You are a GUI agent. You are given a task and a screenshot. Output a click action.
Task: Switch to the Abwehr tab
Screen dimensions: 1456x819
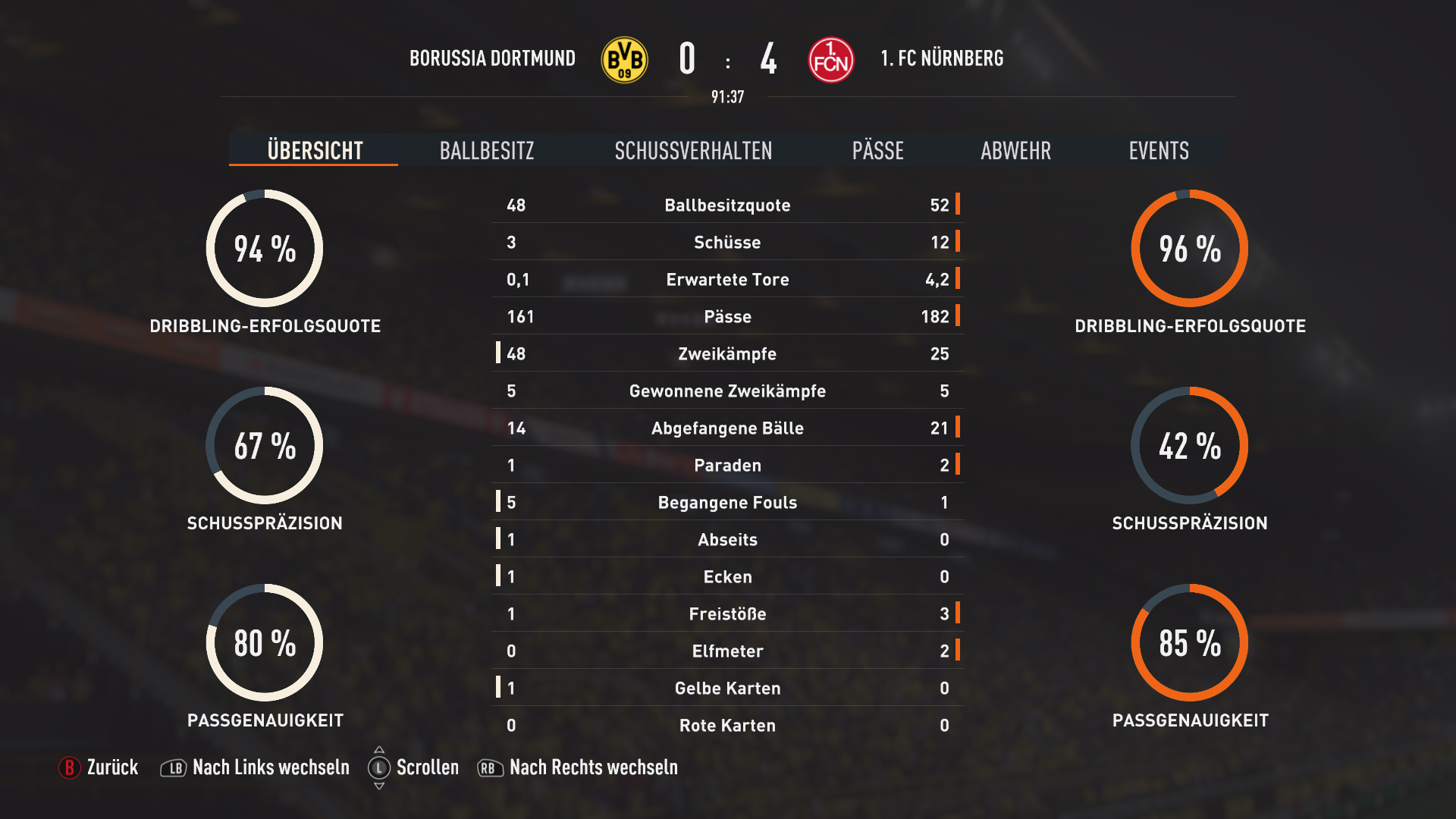1015,150
